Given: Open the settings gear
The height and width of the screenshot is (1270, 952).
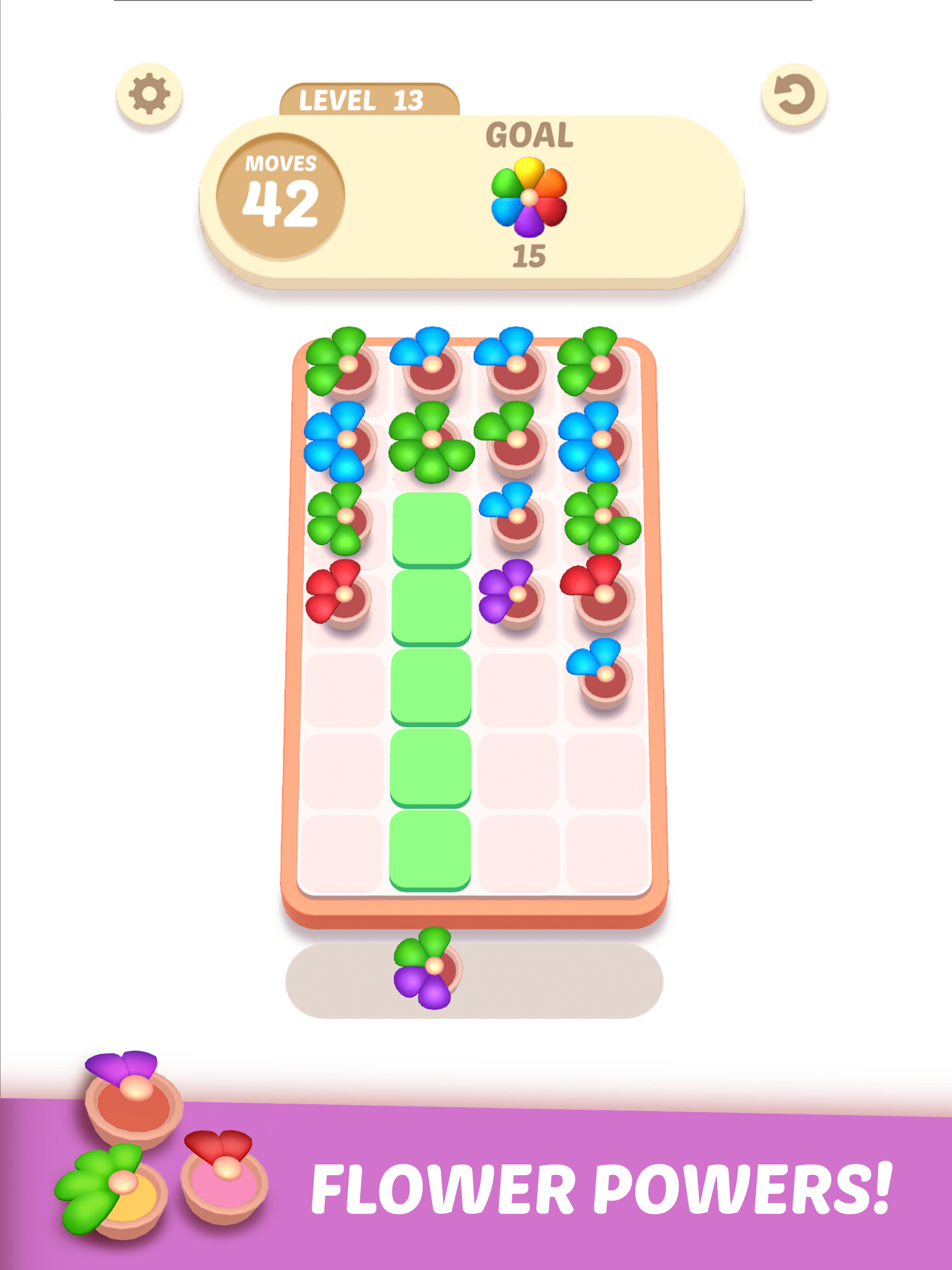Looking at the screenshot, I should click(151, 93).
